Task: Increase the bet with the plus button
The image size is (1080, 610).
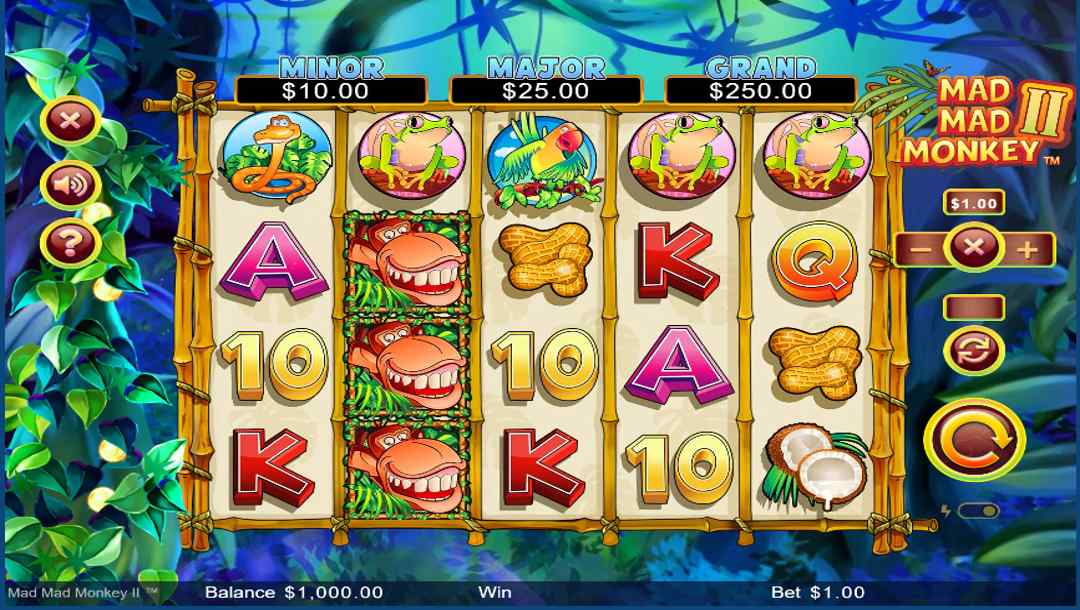Action: tap(1026, 249)
